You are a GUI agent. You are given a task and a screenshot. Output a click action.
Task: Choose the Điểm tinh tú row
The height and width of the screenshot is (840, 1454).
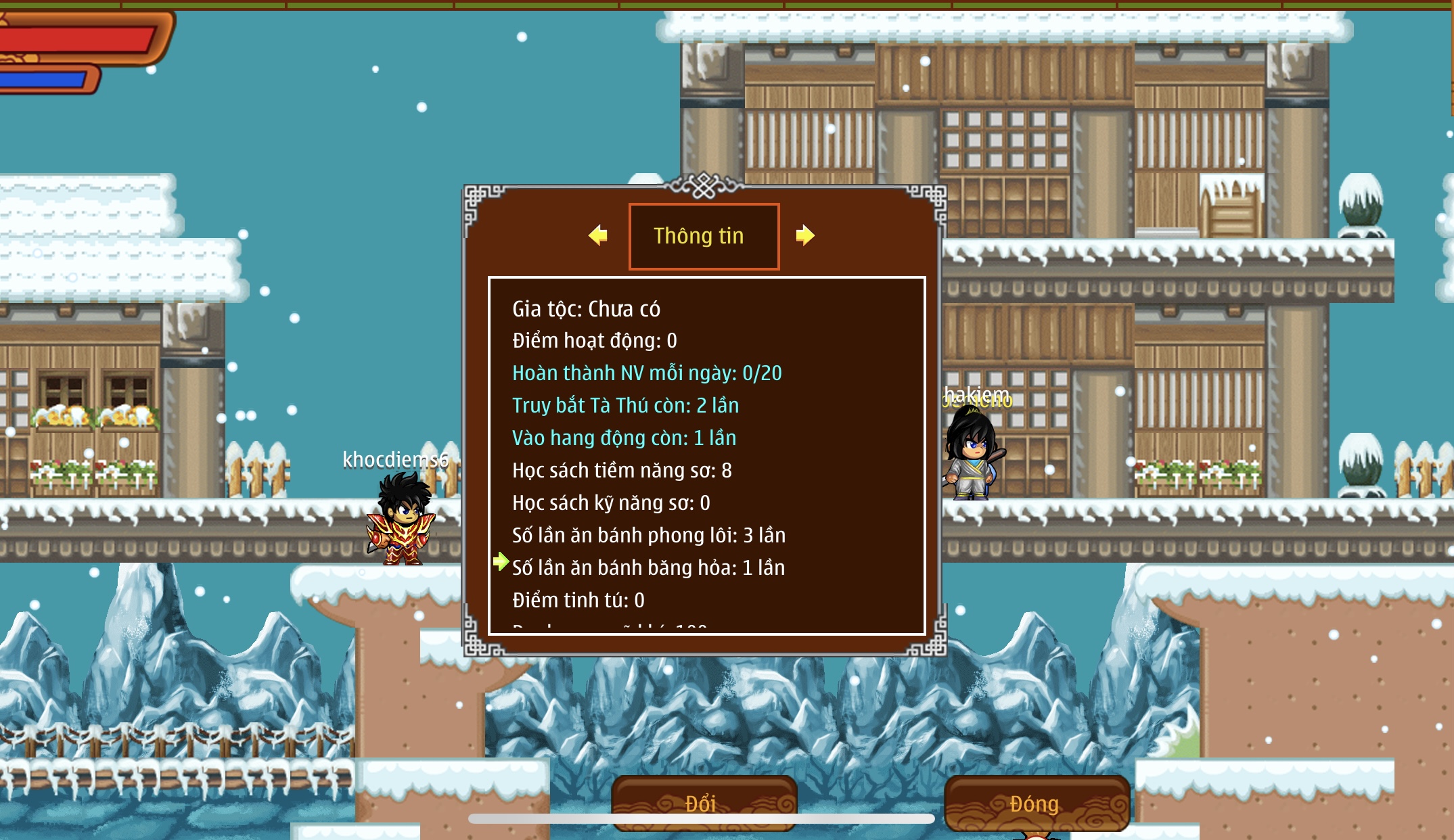coord(578,601)
